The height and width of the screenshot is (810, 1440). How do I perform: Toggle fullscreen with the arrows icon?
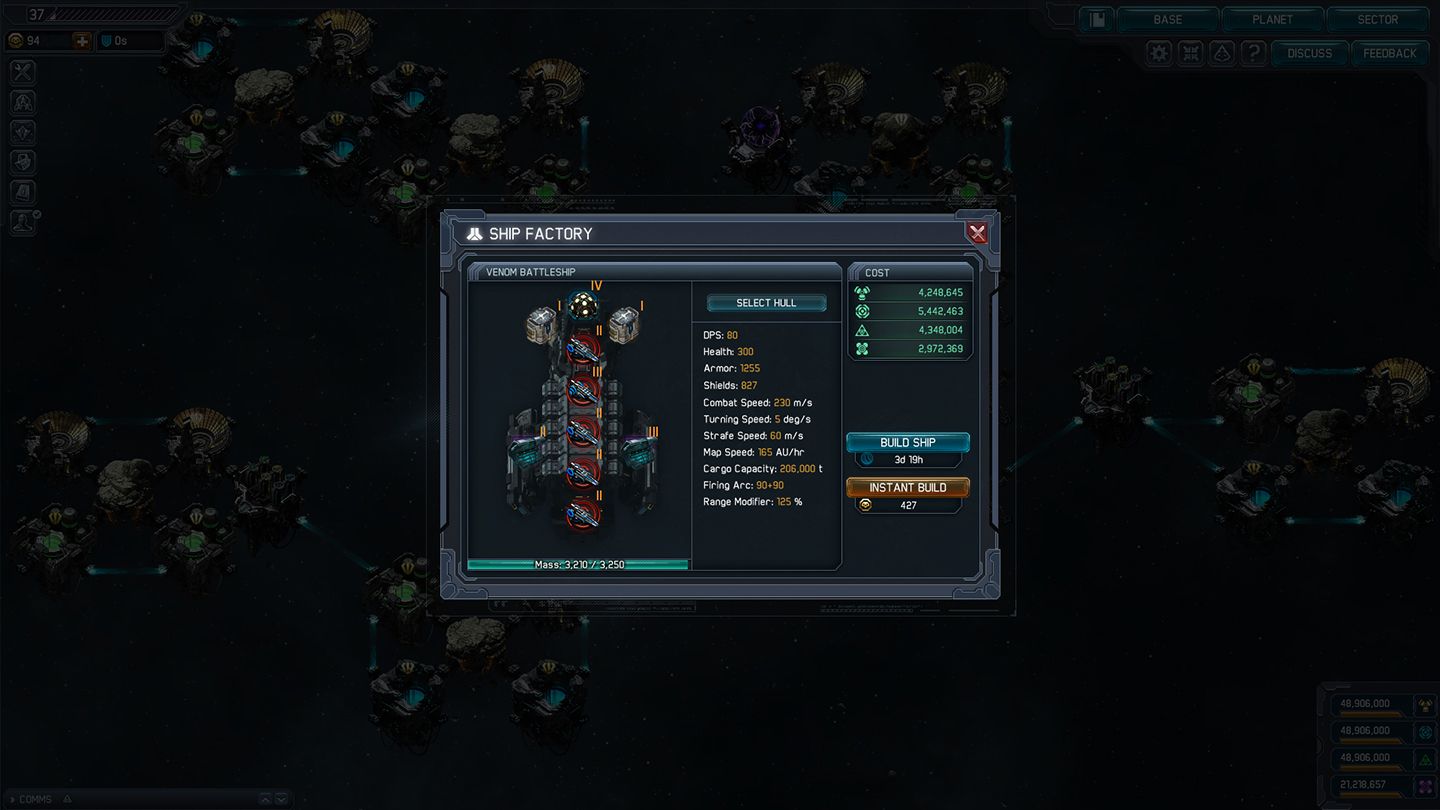point(1190,52)
